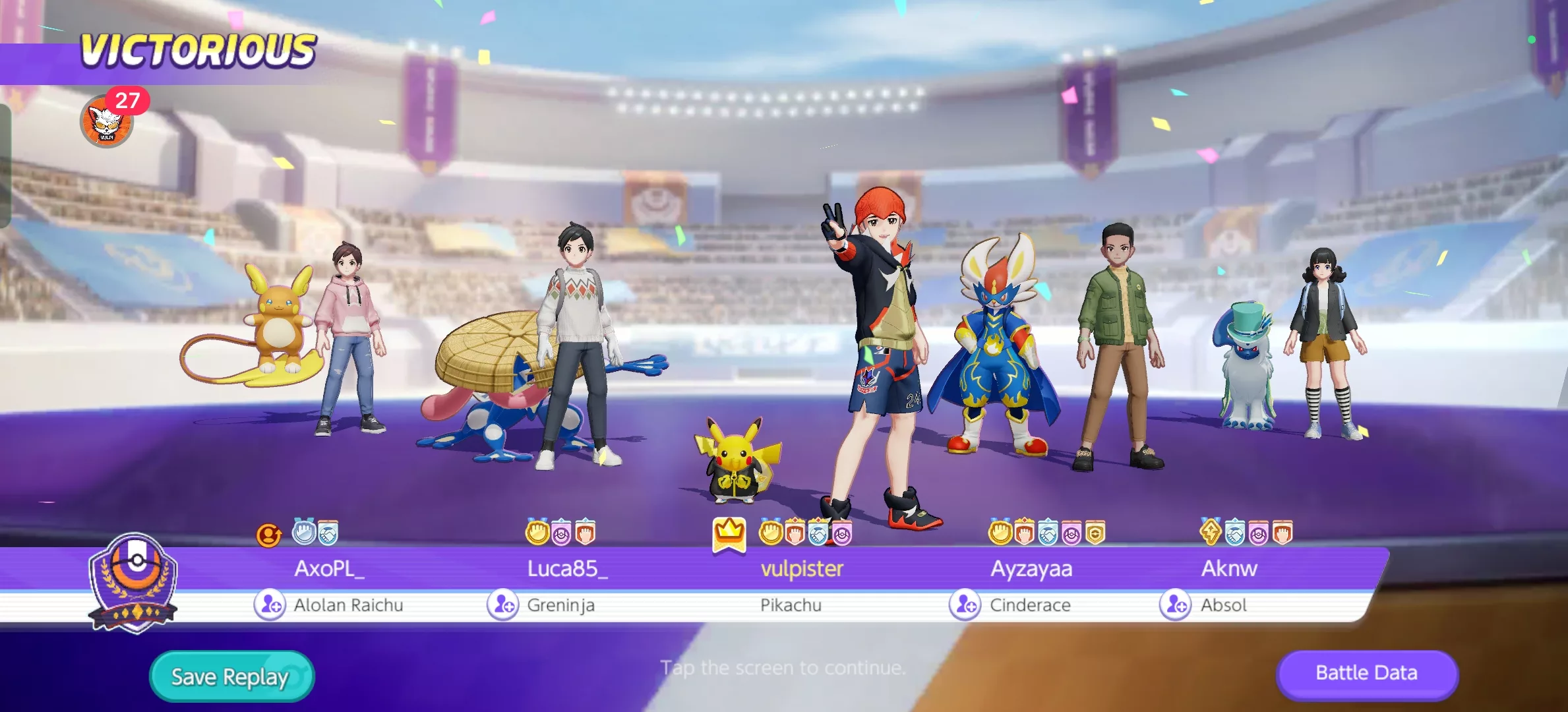The width and height of the screenshot is (1568, 712).
Task: Add Ayzayaa as a friend
Action: pyautogui.click(x=965, y=605)
